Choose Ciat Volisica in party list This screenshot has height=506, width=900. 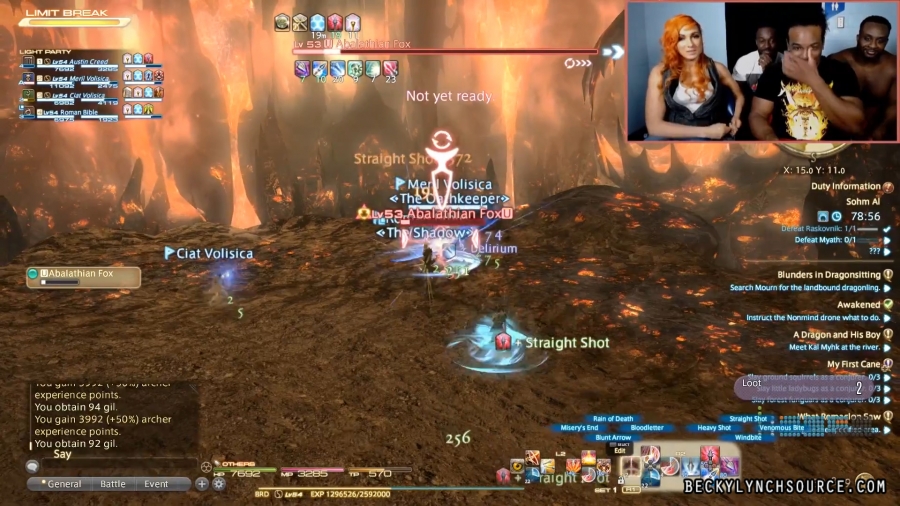(x=76, y=96)
